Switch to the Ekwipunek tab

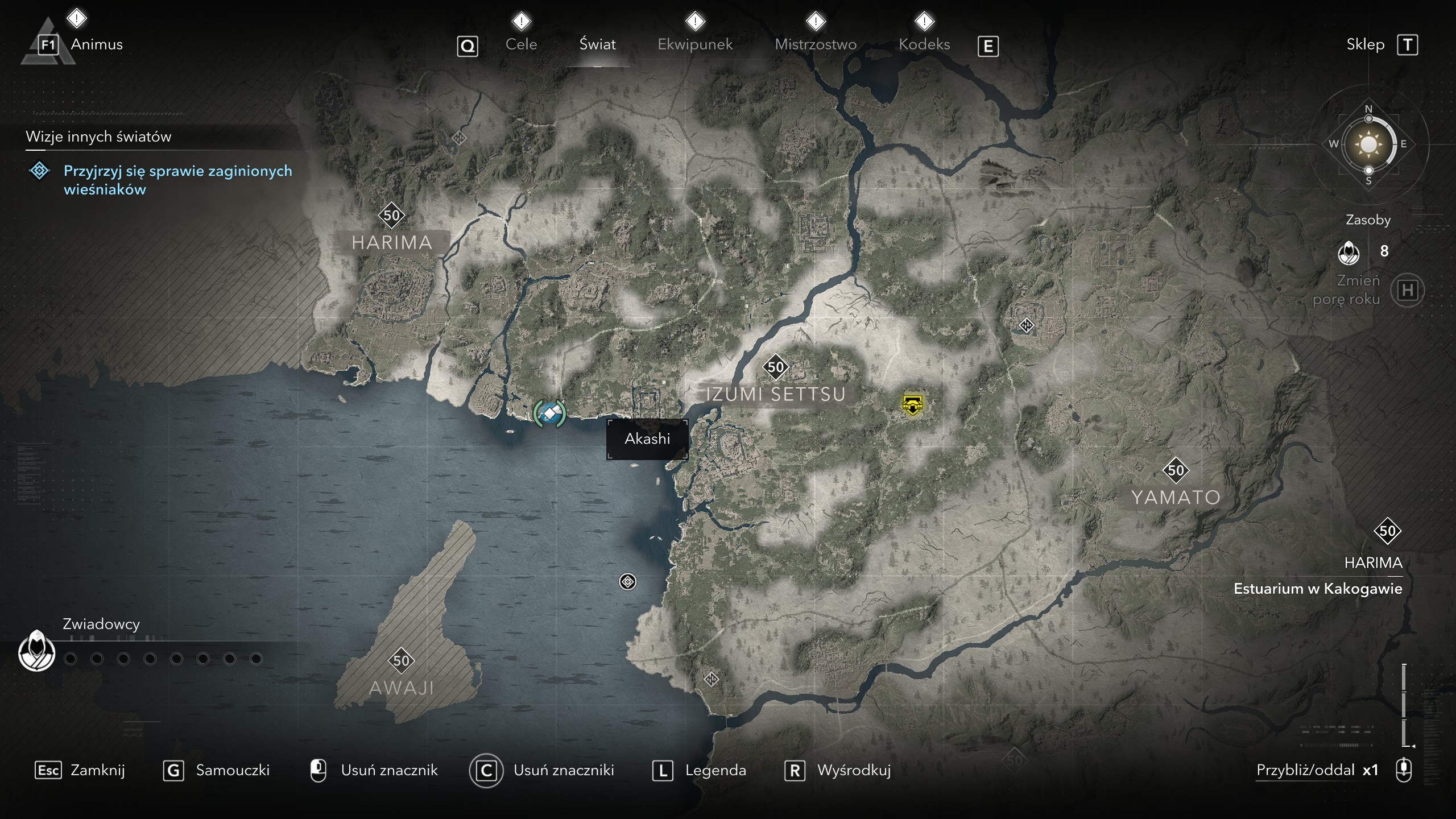click(694, 44)
